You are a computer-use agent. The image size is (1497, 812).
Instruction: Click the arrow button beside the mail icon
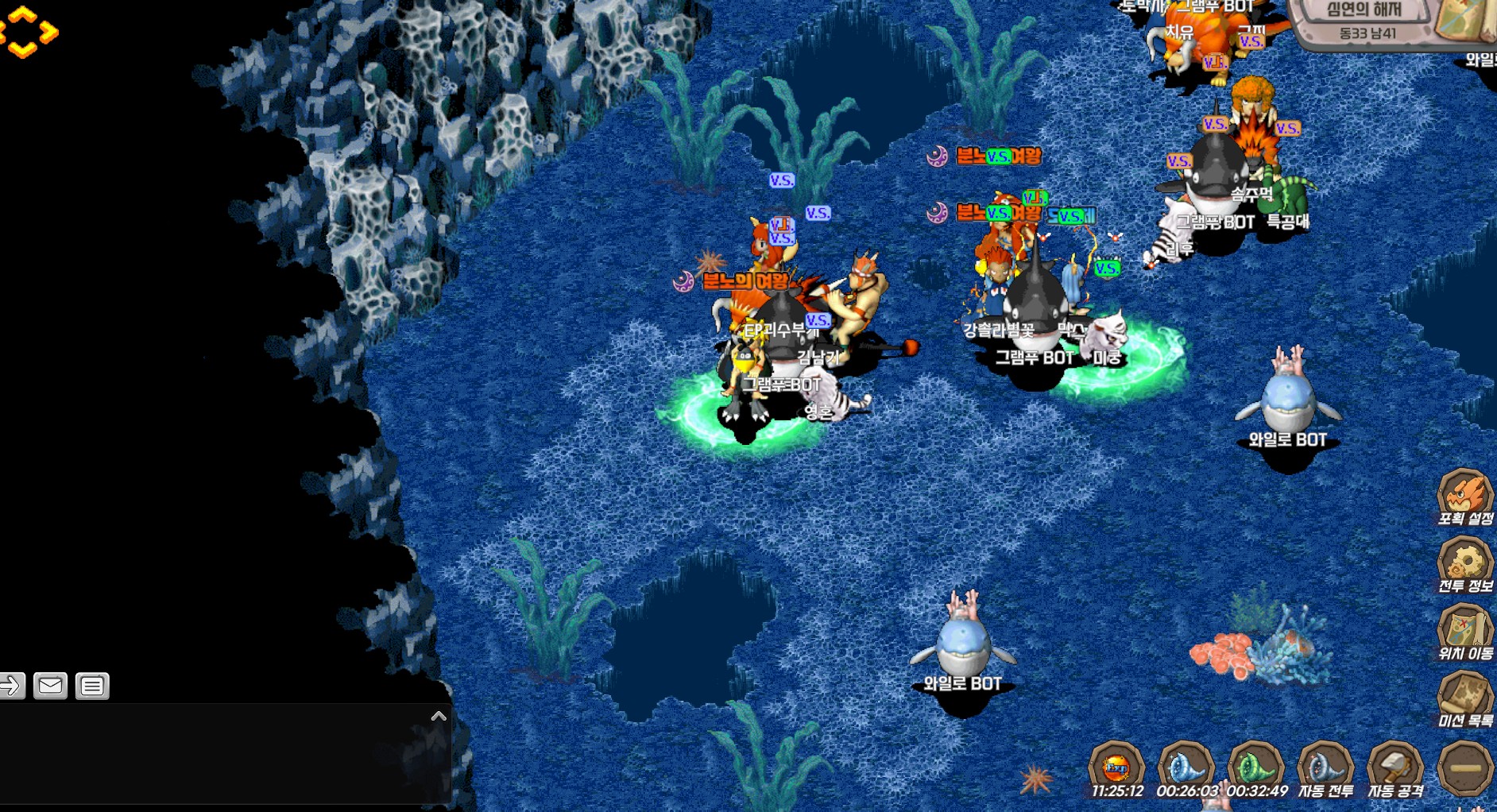[11, 685]
